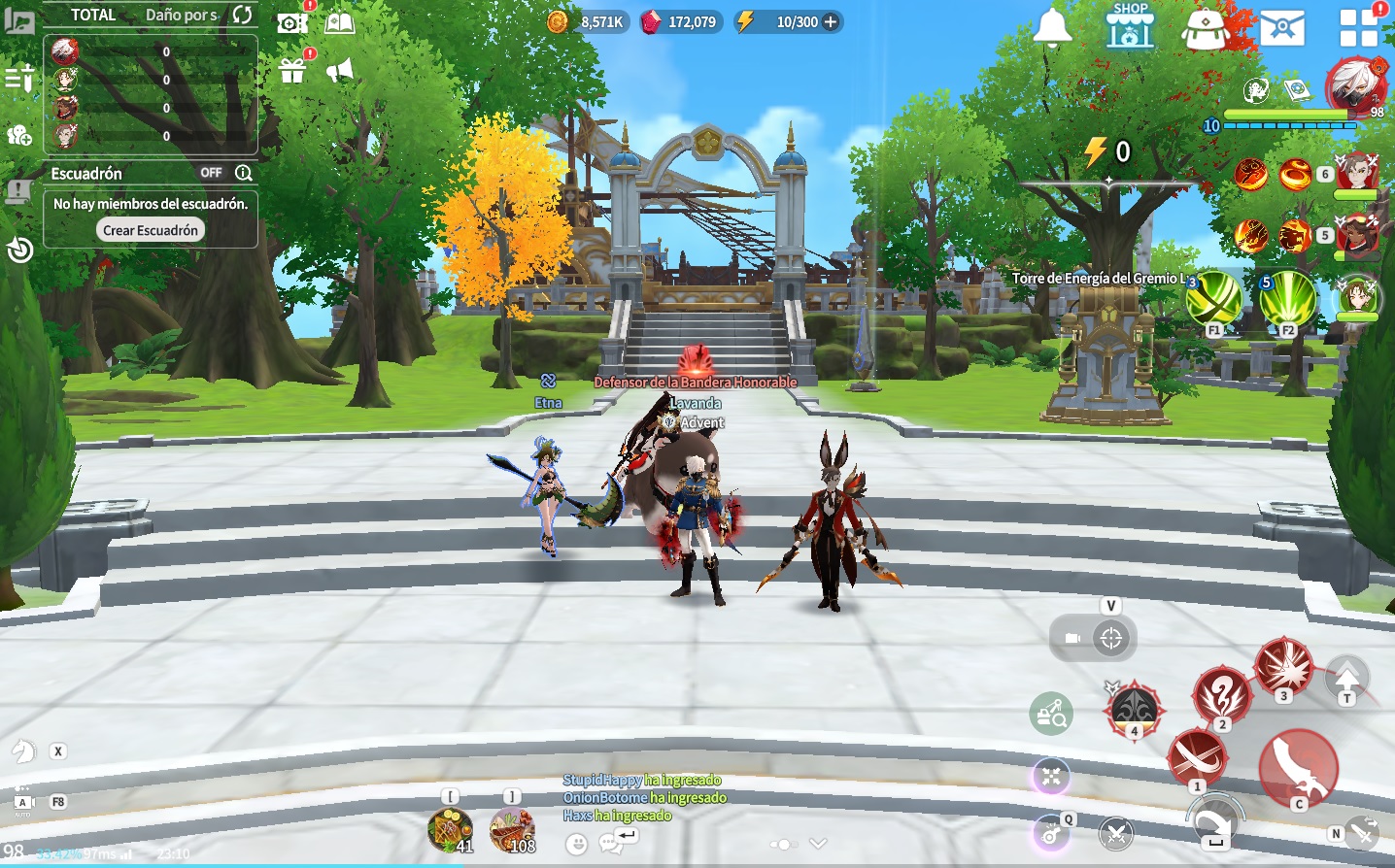Viewport: 1395px width, 868px height.
Task: Open the open-book guide icon
Action: [339, 22]
